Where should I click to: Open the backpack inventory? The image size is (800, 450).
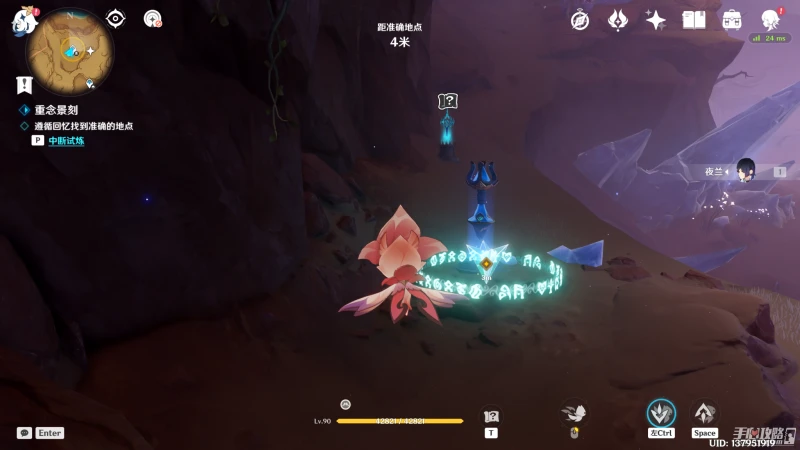point(732,20)
